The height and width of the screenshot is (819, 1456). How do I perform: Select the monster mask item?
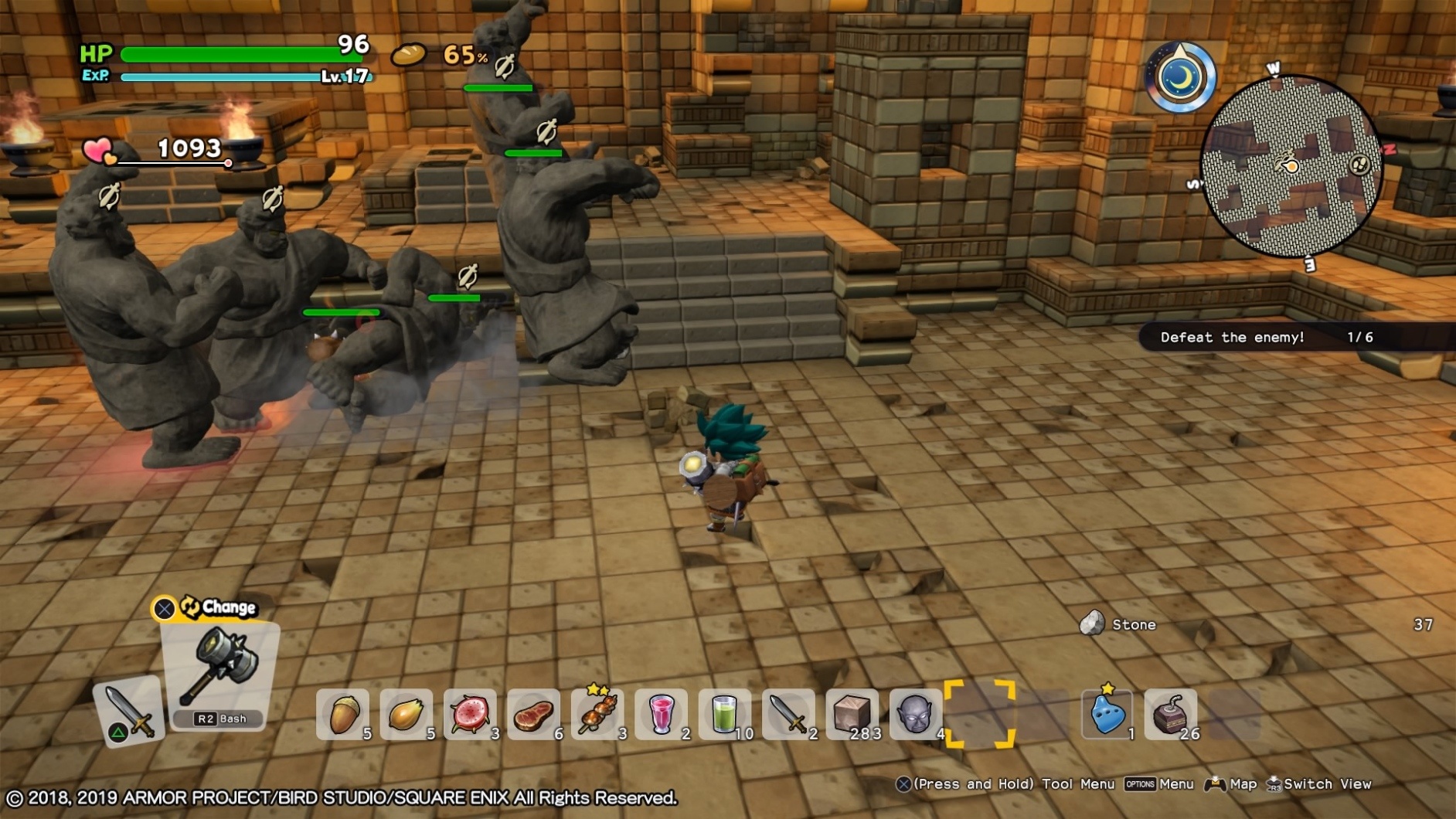(913, 712)
